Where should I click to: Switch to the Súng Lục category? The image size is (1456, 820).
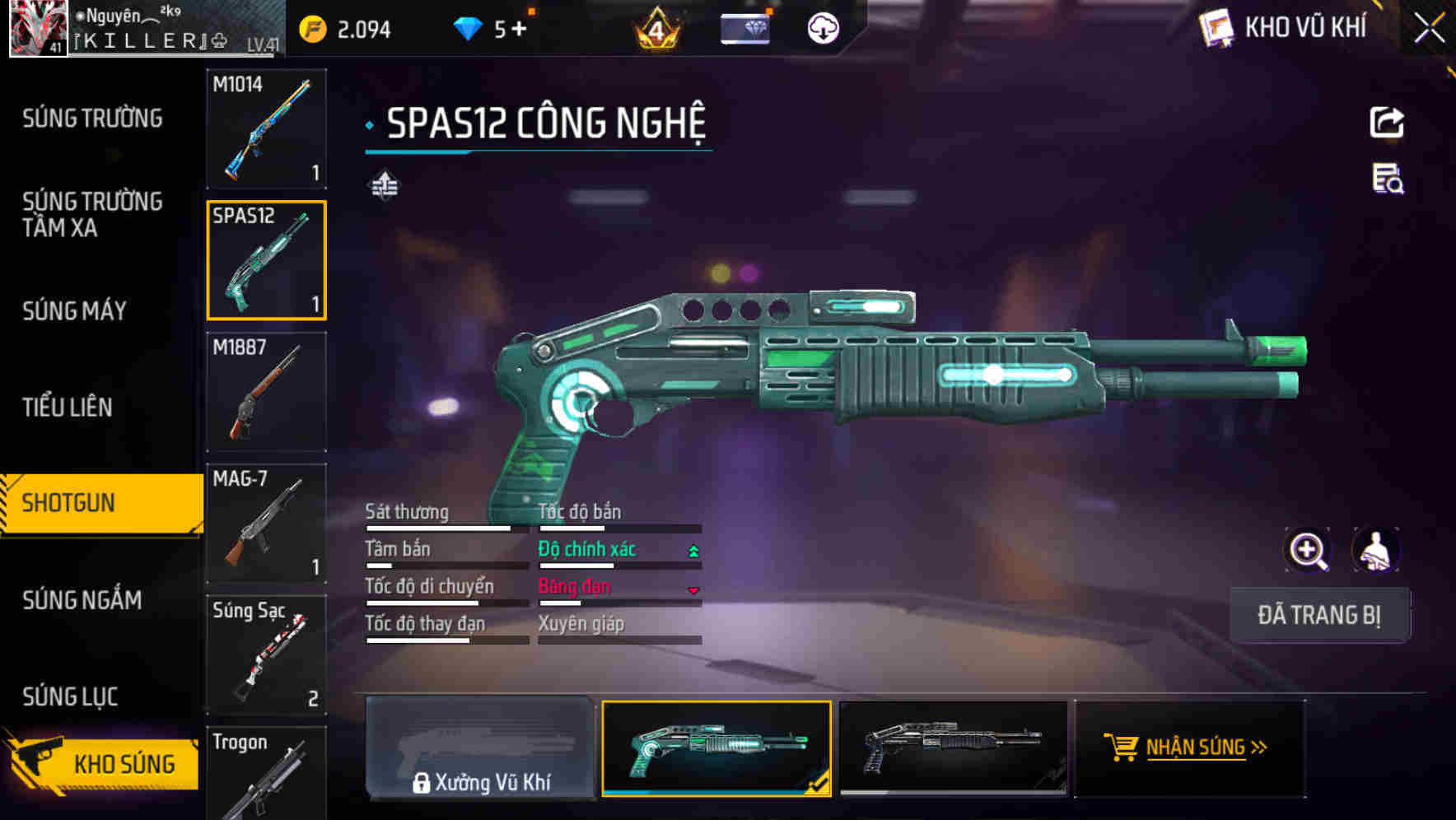coord(70,697)
